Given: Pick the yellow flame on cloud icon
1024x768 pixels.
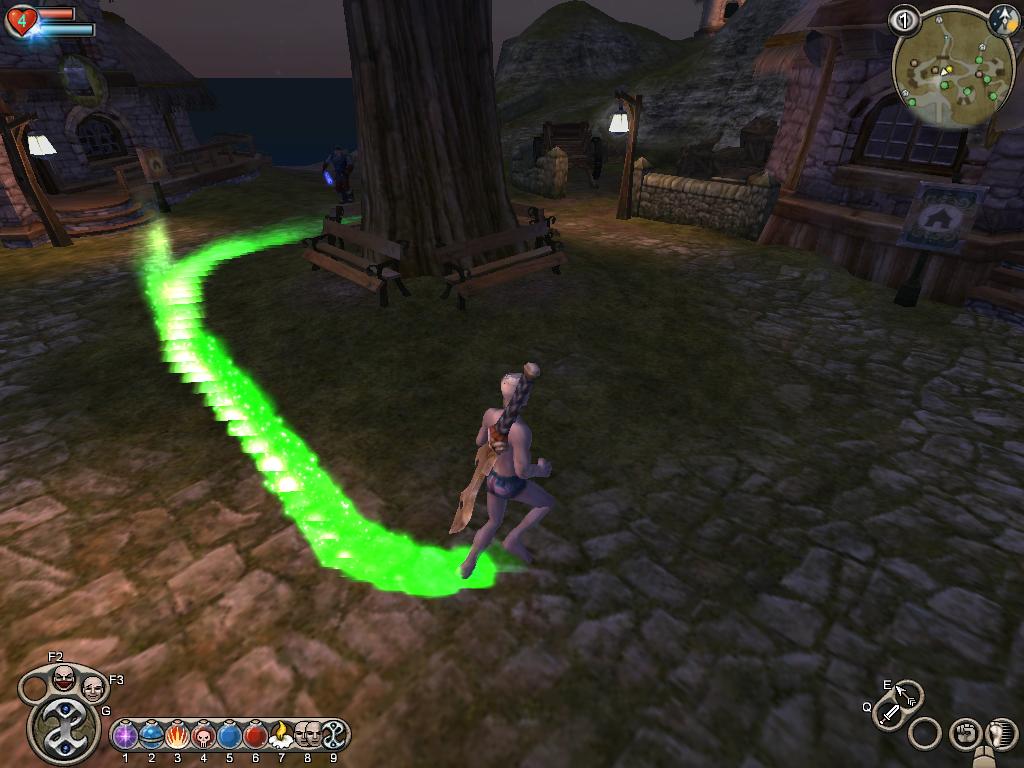Looking at the screenshot, I should click(x=281, y=736).
